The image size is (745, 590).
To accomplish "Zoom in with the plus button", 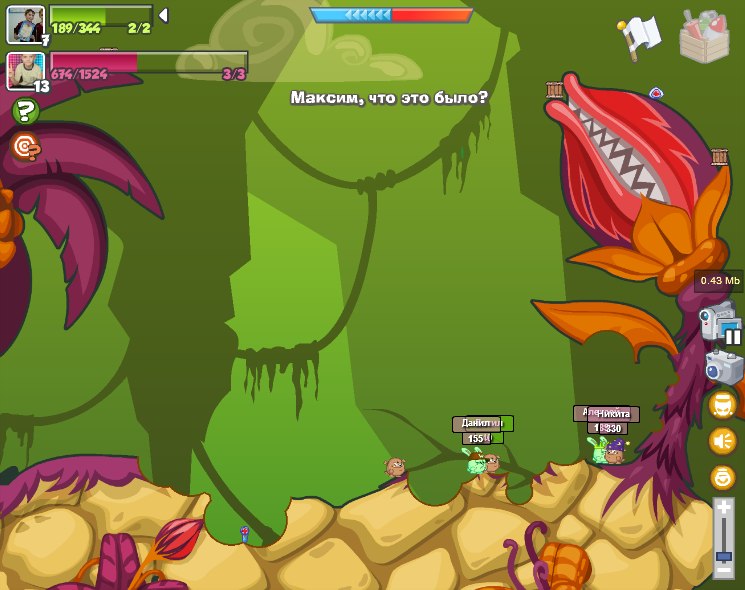I will (x=723, y=508).
